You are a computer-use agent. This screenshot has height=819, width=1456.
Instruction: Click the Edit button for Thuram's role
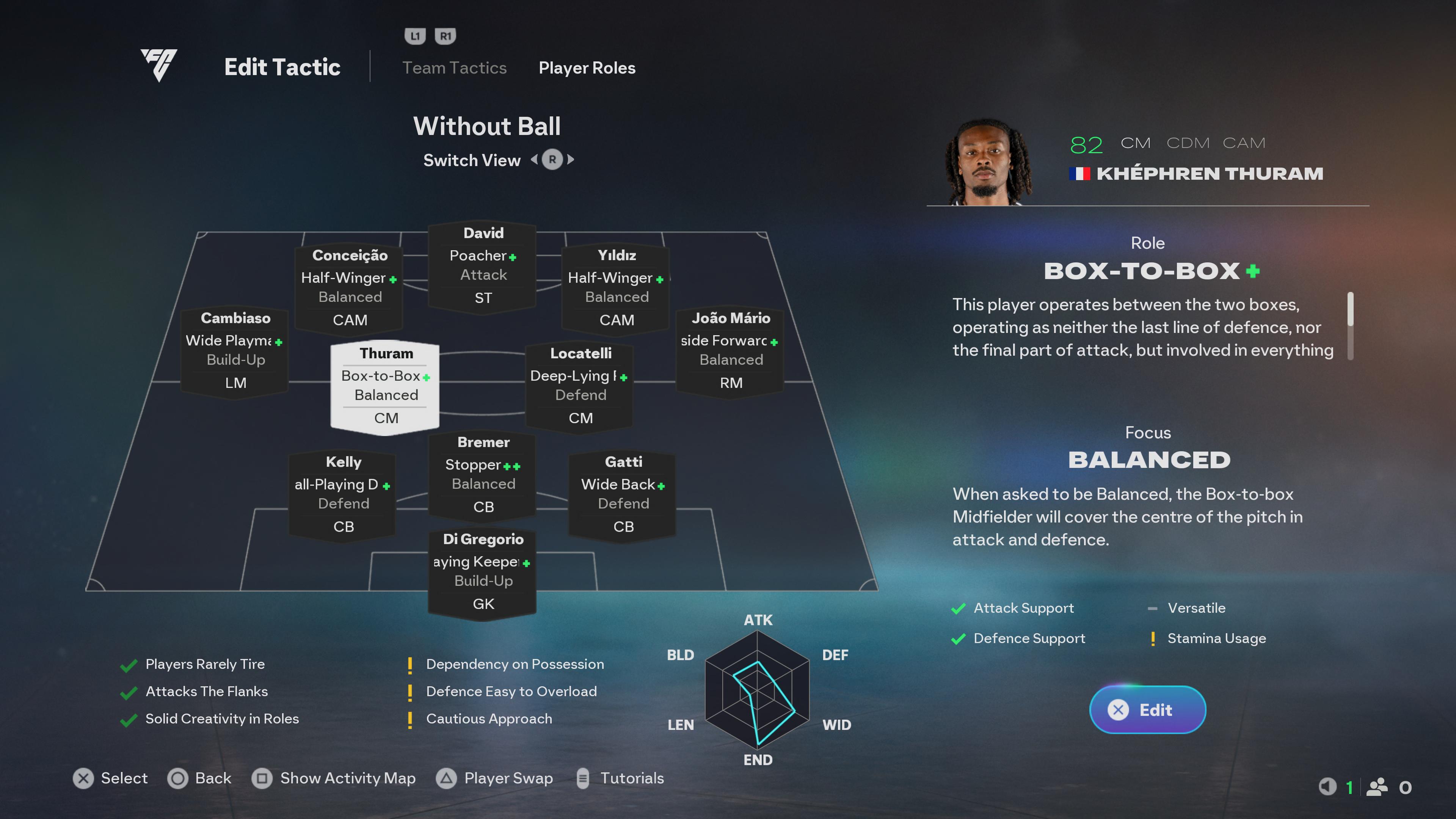[x=1147, y=709]
